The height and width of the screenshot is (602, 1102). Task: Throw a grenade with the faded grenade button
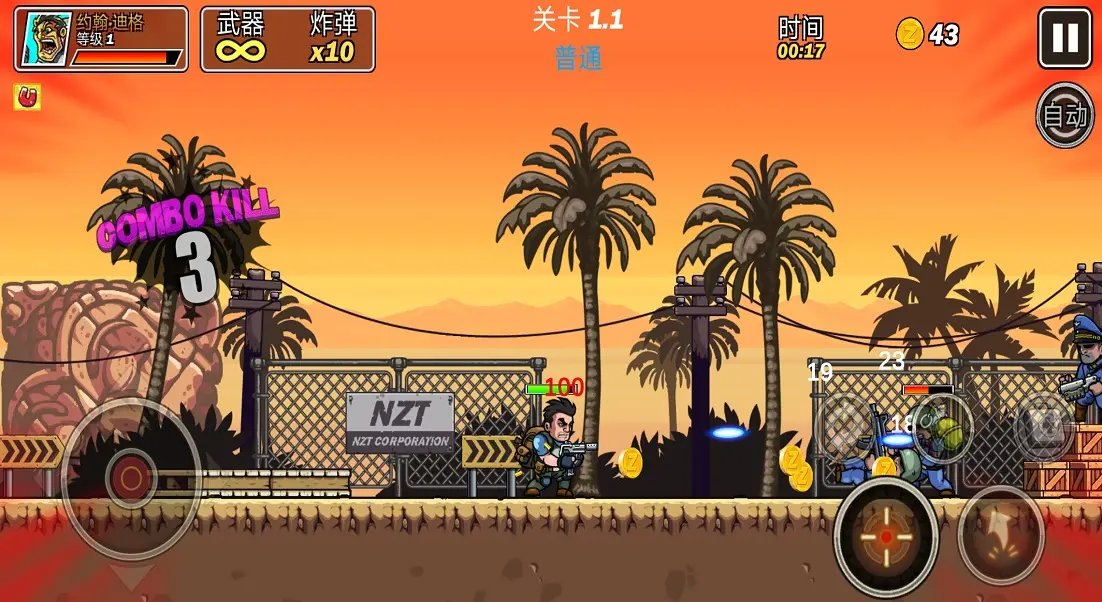click(943, 429)
